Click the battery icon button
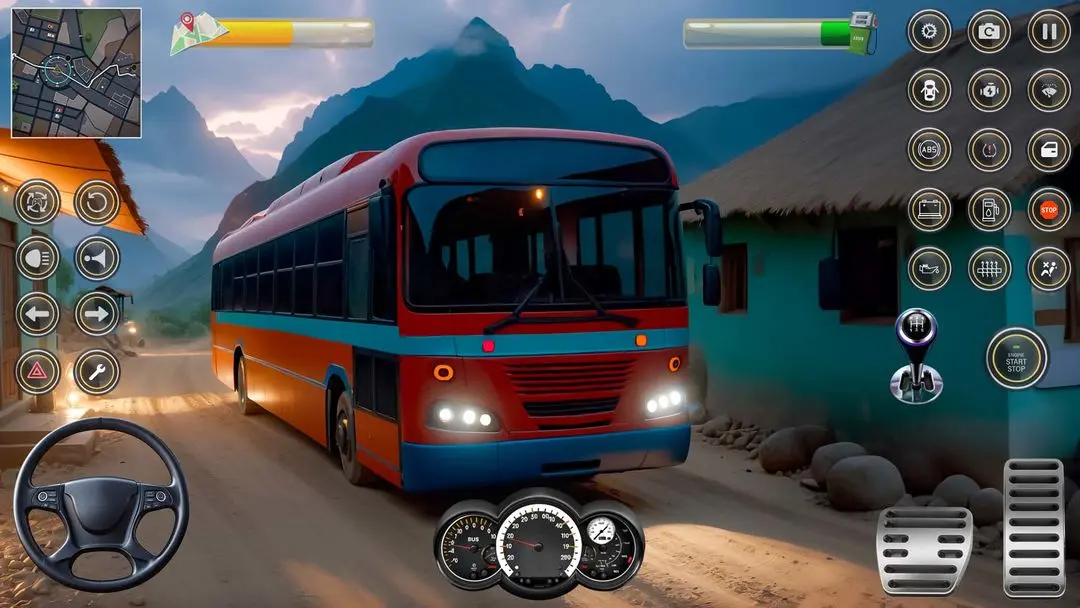 tap(929, 209)
